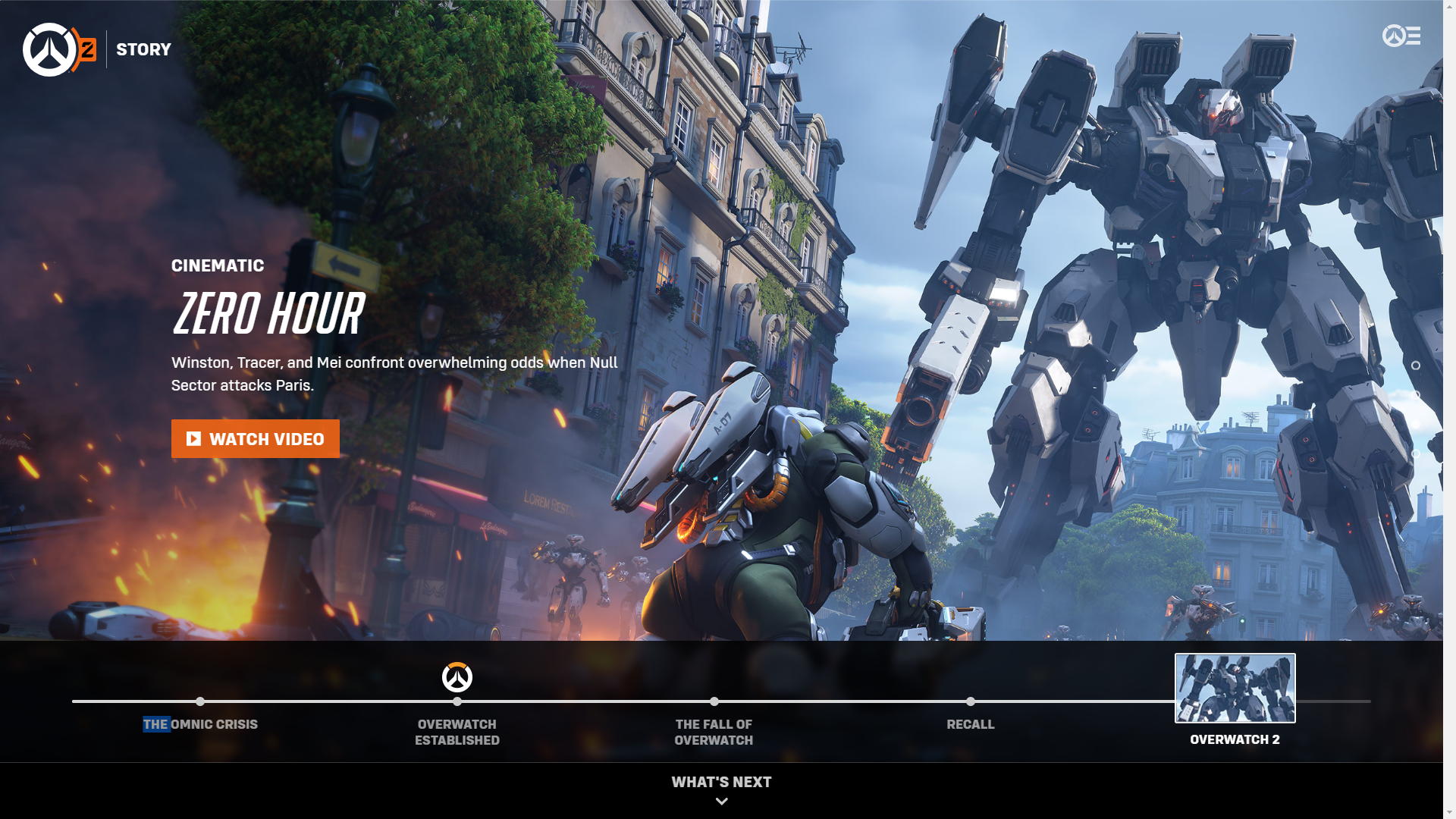Select the Overwatch Established timeline chapter
The width and height of the screenshot is (1456, 819).
pos(457,732)
